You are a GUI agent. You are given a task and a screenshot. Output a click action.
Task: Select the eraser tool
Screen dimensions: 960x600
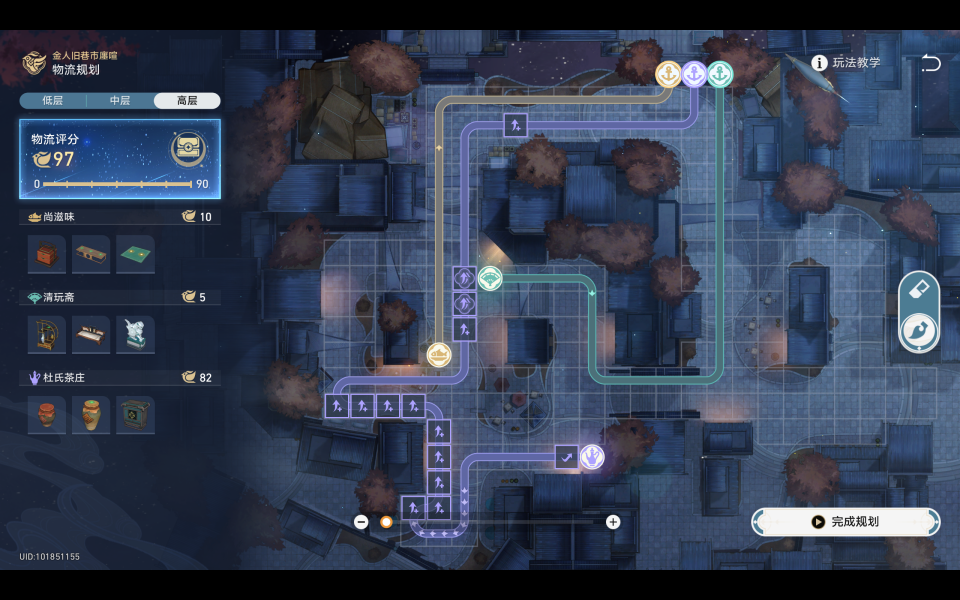[920, 291]
